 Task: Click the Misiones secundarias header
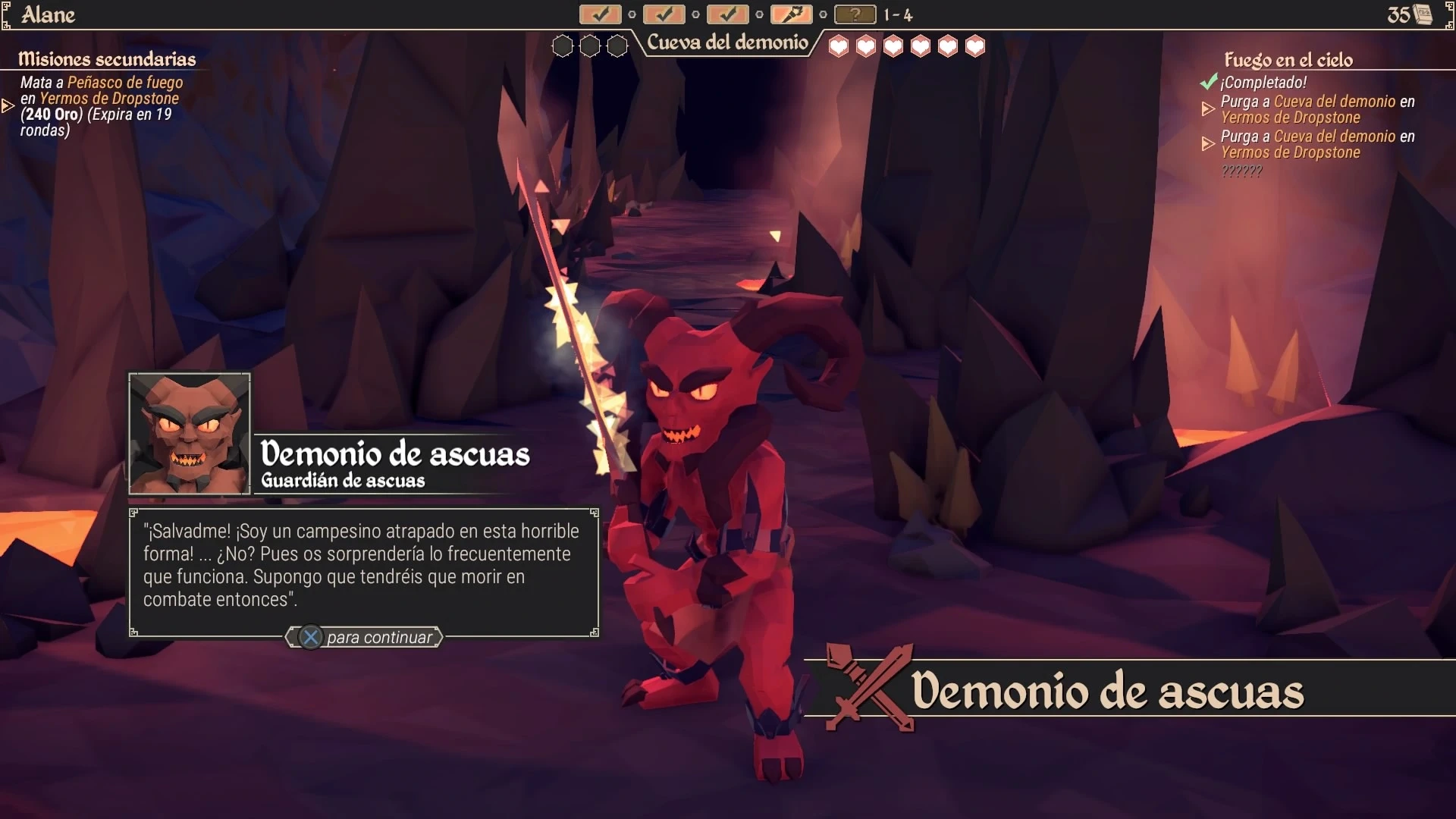click(107, 59)
